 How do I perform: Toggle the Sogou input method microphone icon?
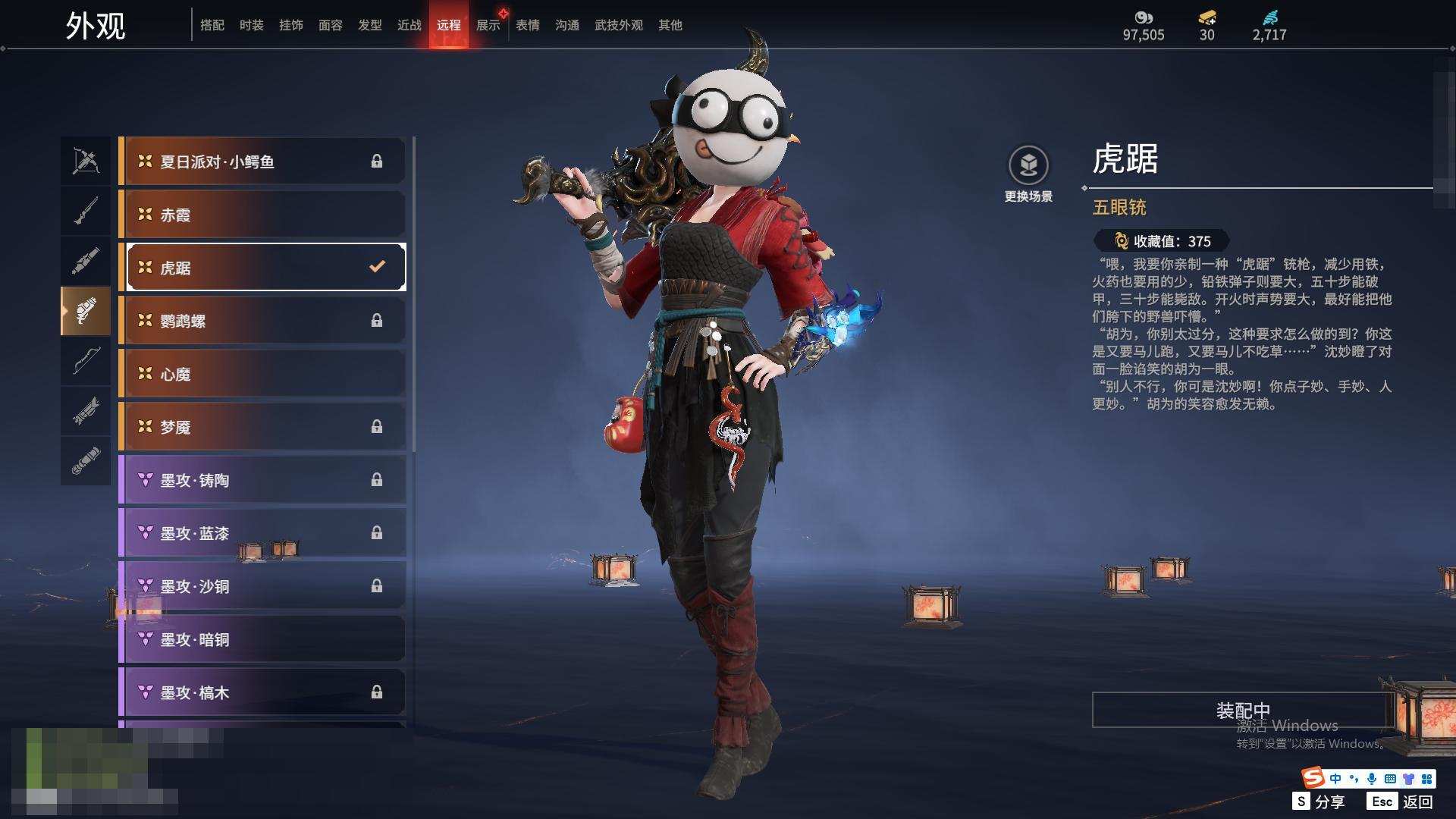tap(1371, 779)
